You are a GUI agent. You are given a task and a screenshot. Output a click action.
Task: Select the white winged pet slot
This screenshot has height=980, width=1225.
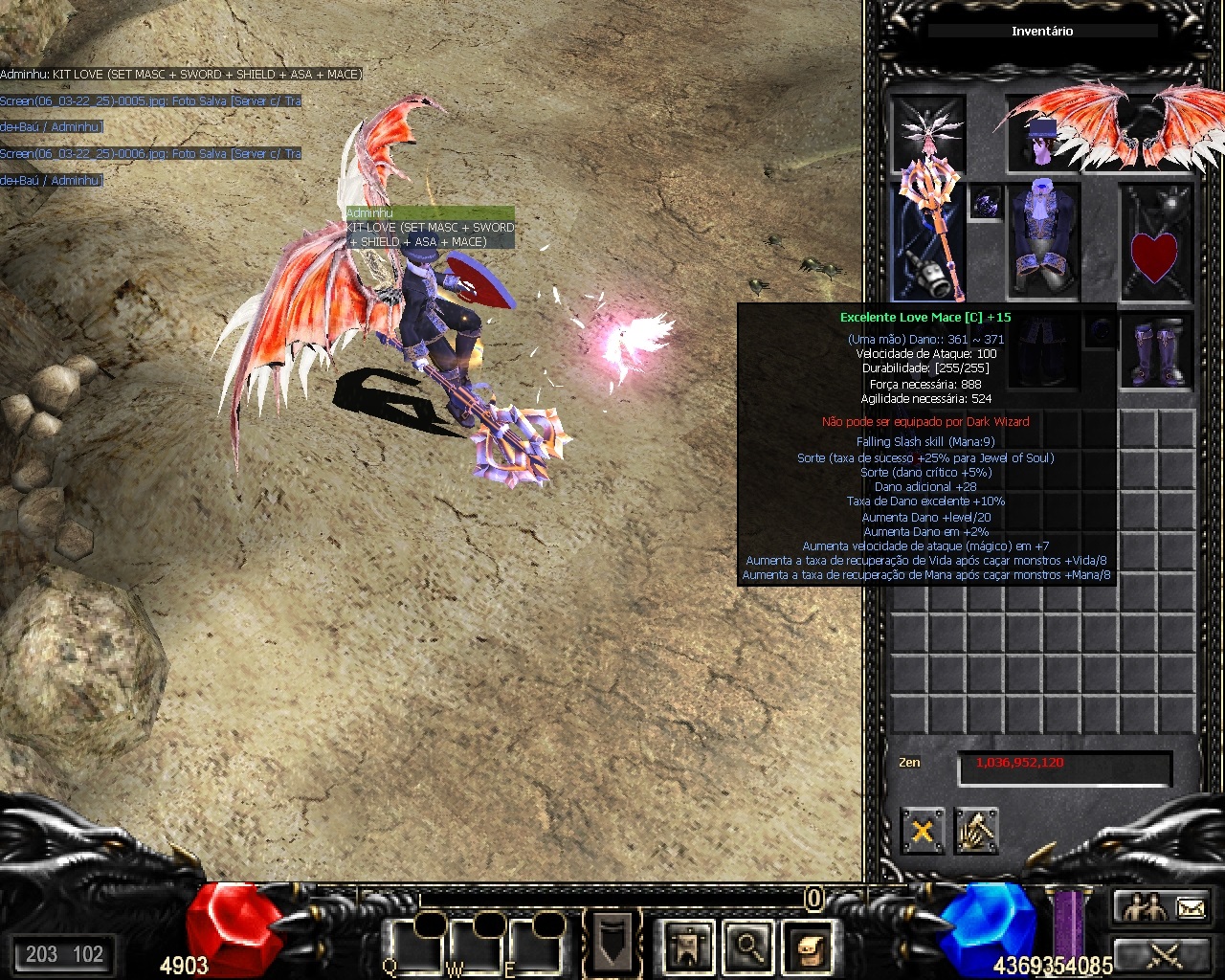tap(927, 132)
